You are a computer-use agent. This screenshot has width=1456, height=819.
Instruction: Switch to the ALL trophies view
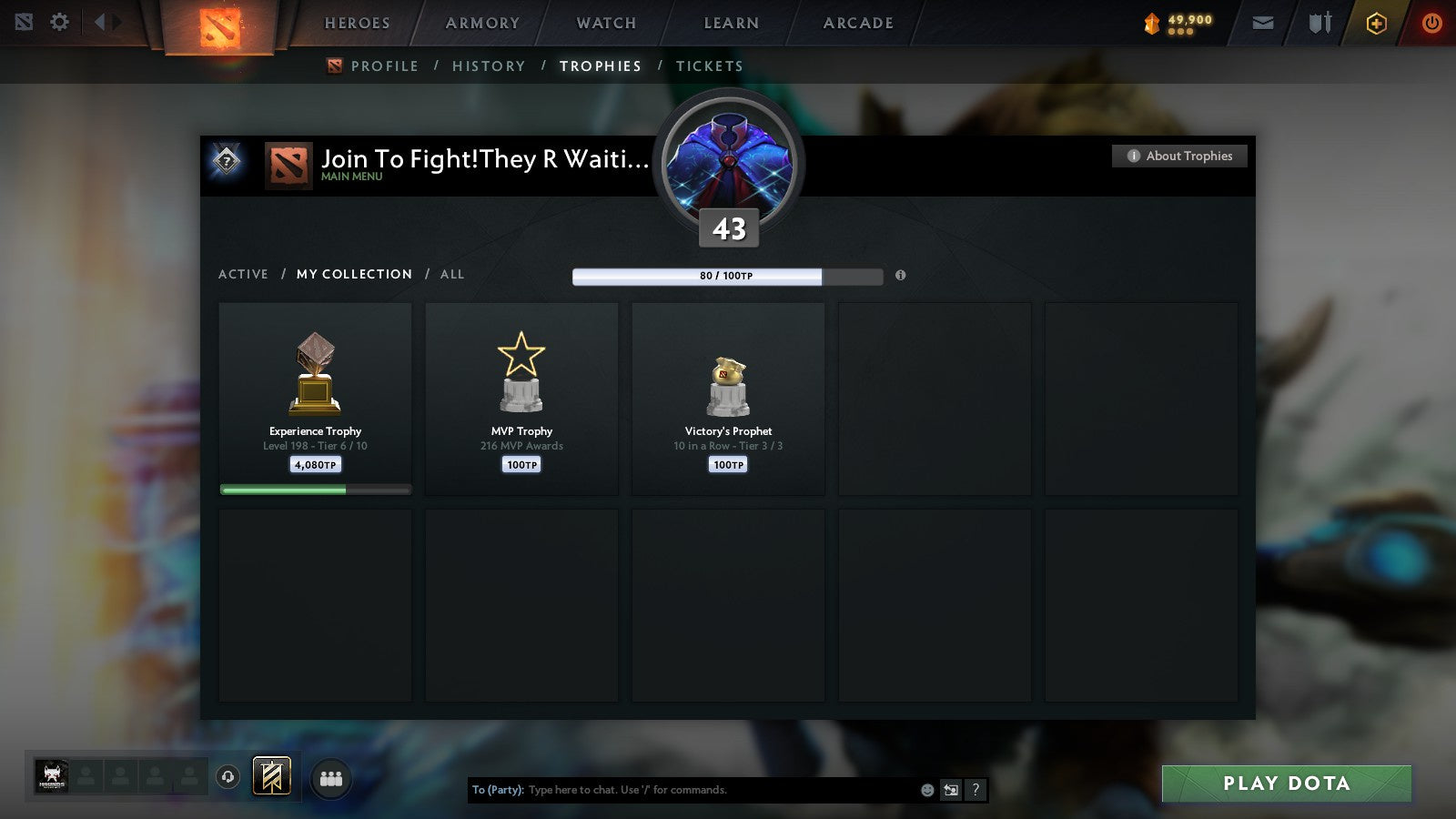click(x=452, y=274)
